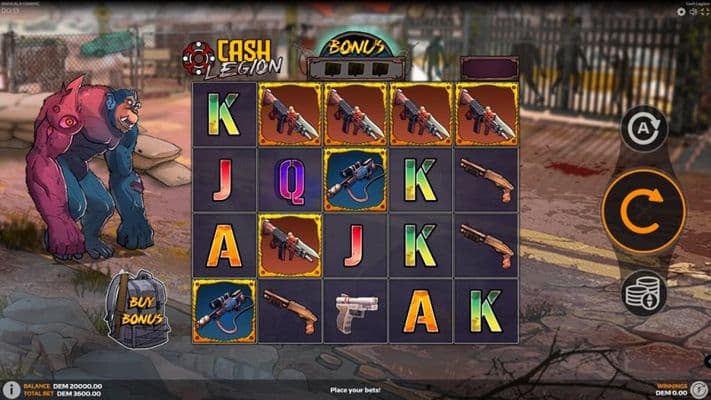The height and width of the screenshot is (400, 711).
Task: Open the game info panel
Action: point(10,388)
